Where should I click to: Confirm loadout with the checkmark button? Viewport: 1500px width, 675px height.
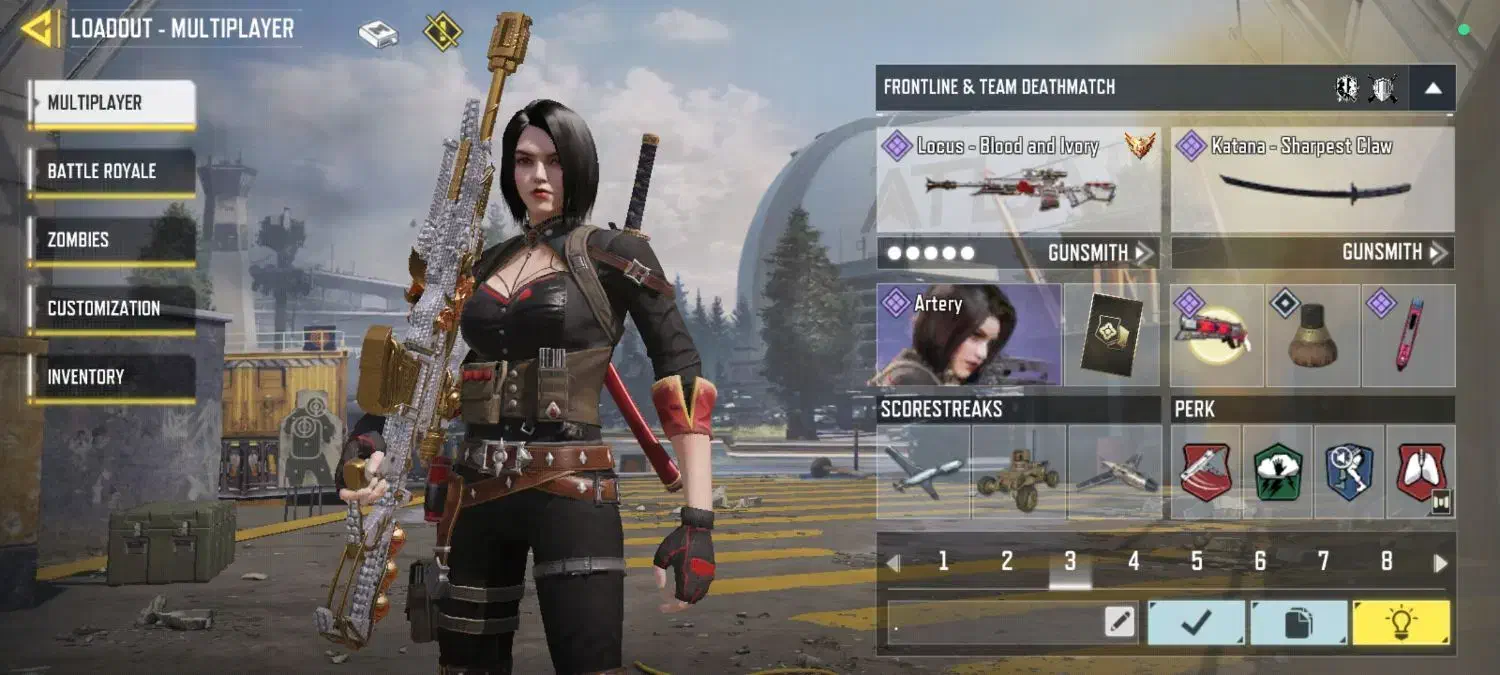[x=1196, y=623]
